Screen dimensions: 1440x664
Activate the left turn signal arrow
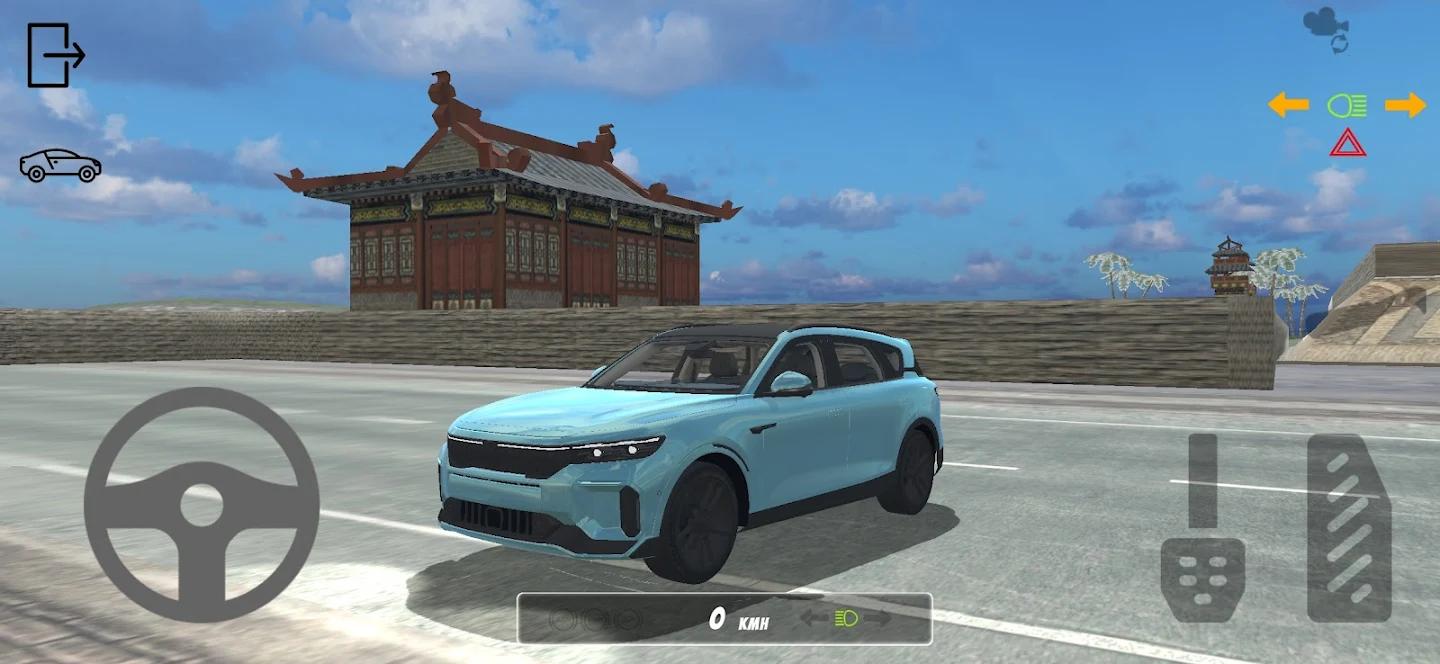[x=1288, y=105]
